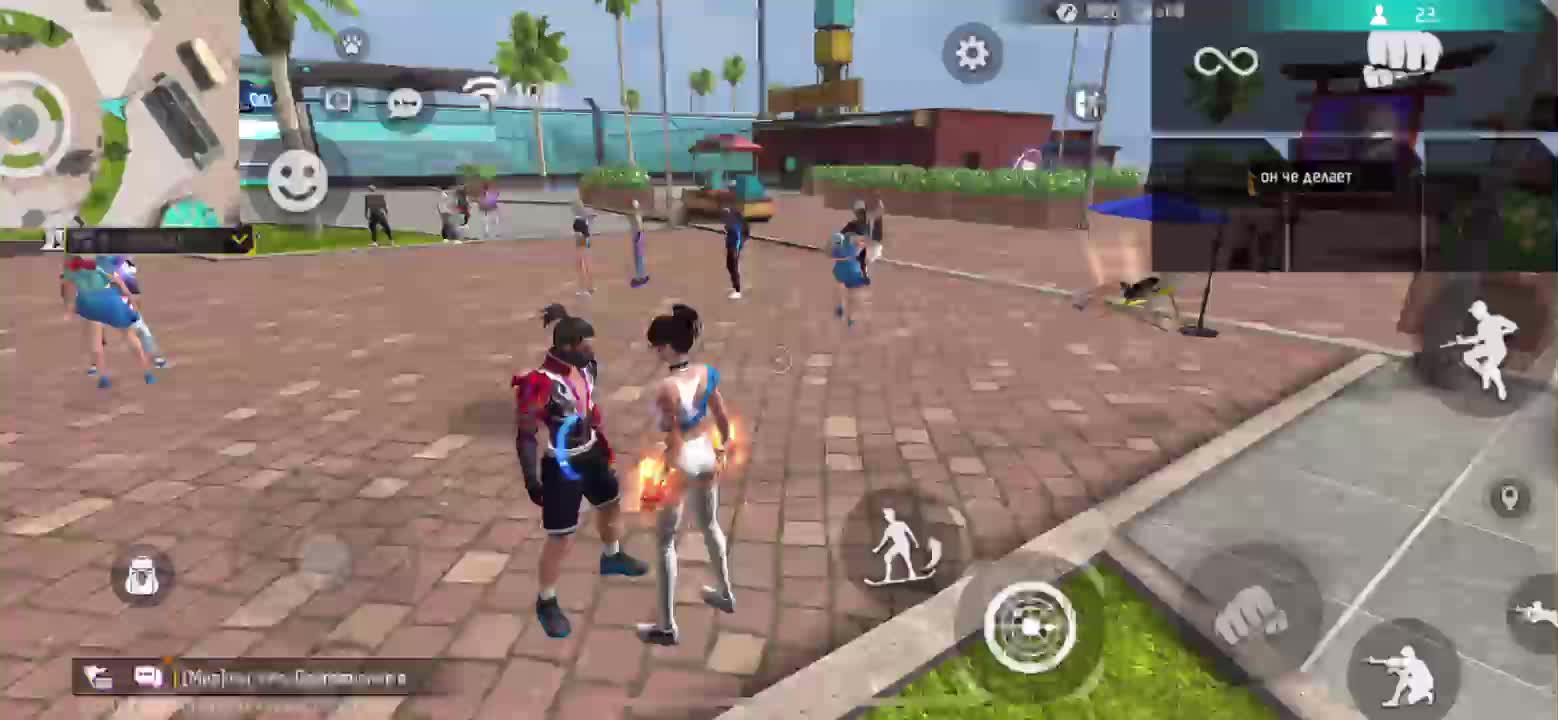Viewport: 1558px width, 720px height.
Task: Tap the prone stance button
Action: pos(1538,612)
